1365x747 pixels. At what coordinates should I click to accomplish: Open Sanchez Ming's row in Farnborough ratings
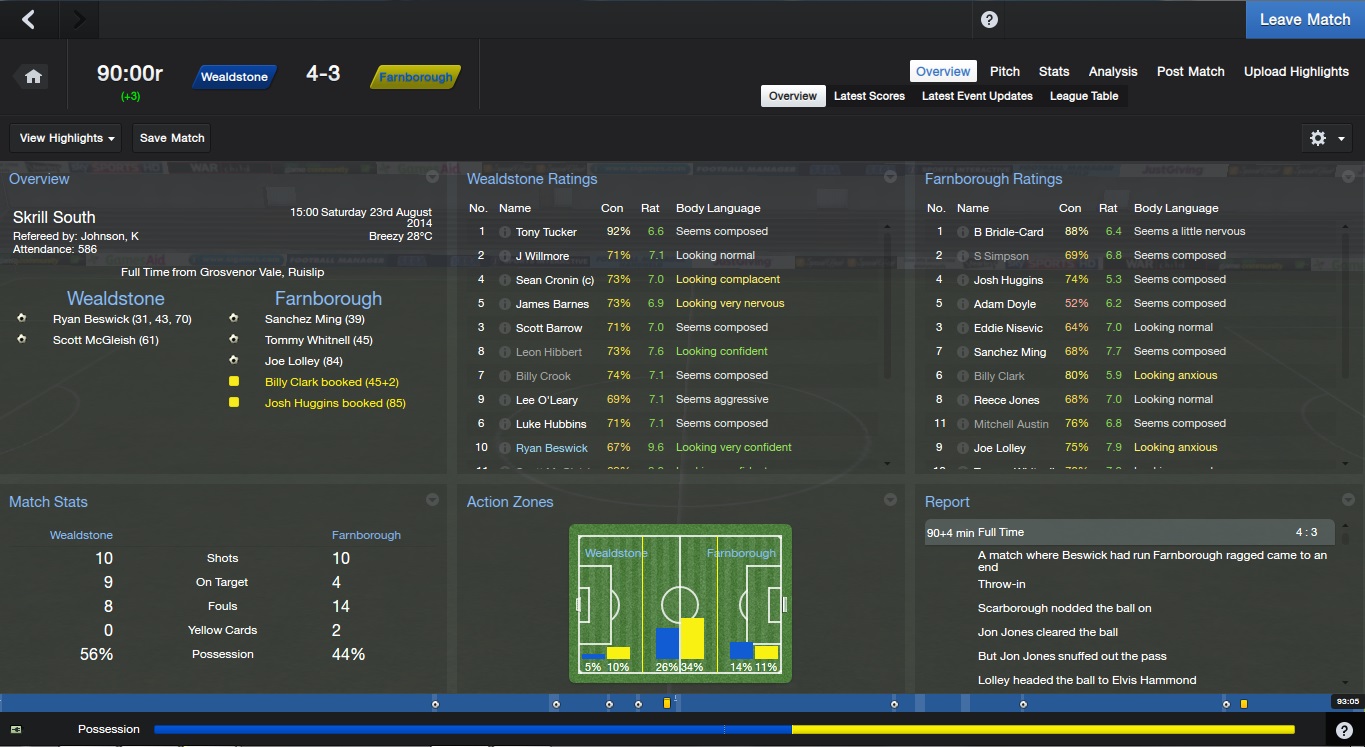tap(1009, 352)
